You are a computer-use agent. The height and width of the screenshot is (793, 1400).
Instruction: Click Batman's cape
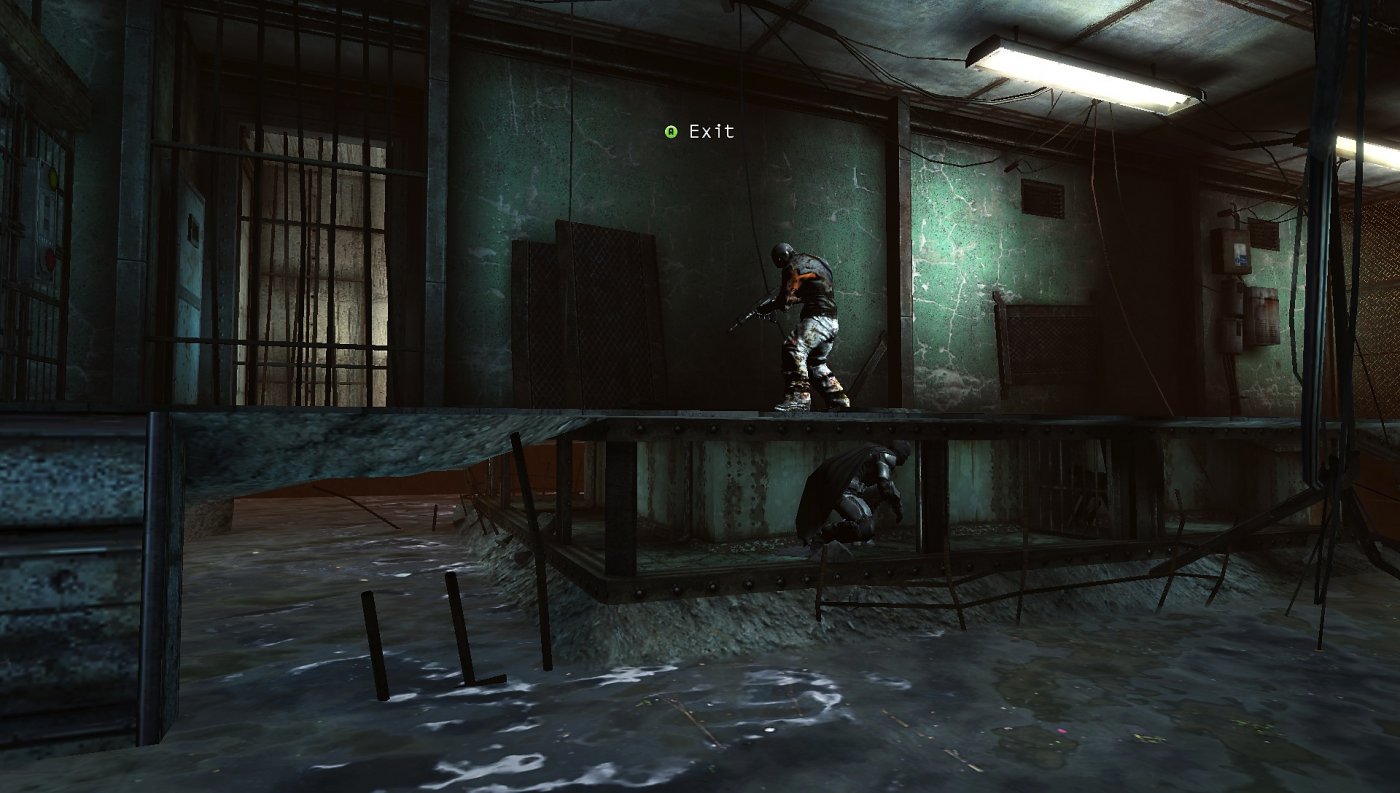click(820, 495)
